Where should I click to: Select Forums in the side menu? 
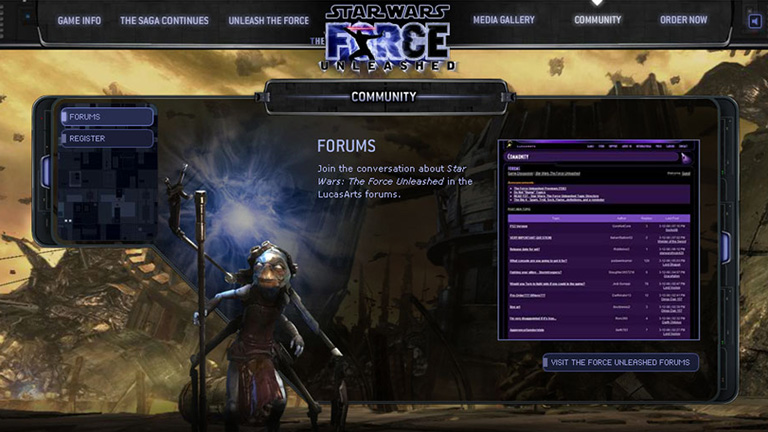(x=107, y=117)
